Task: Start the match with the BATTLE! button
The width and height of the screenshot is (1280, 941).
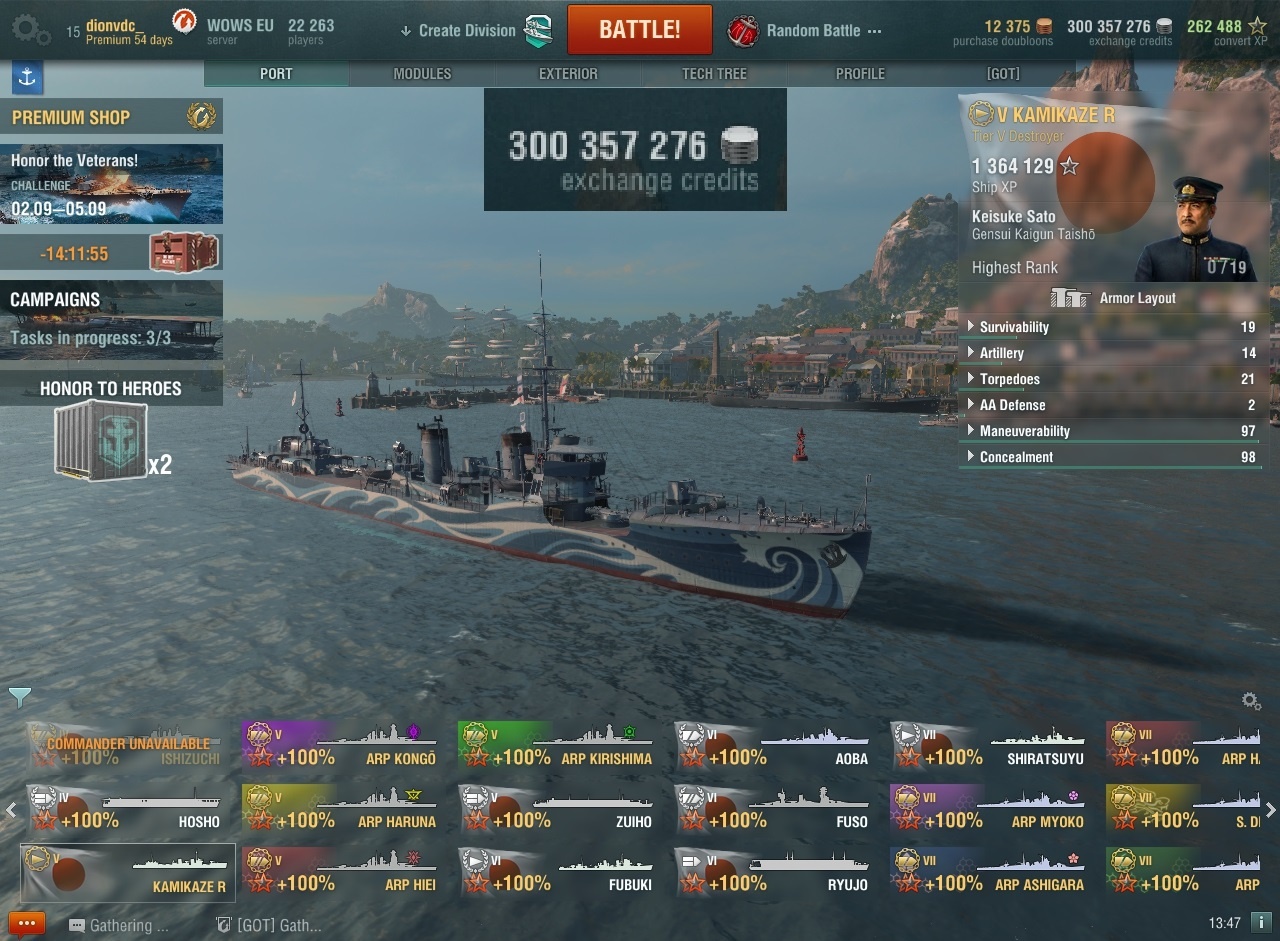Action: click(639, 30)
